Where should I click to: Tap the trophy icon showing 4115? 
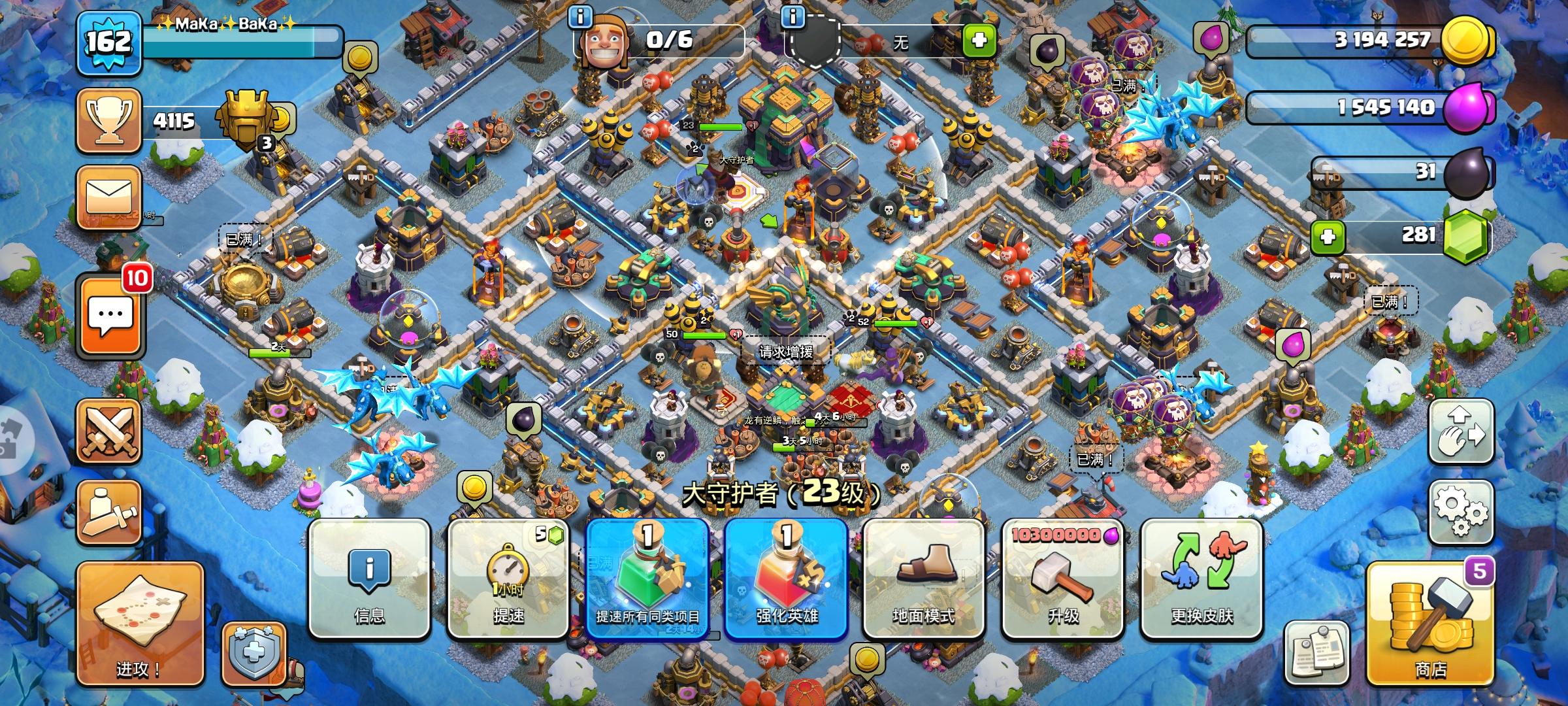point(108,120)
